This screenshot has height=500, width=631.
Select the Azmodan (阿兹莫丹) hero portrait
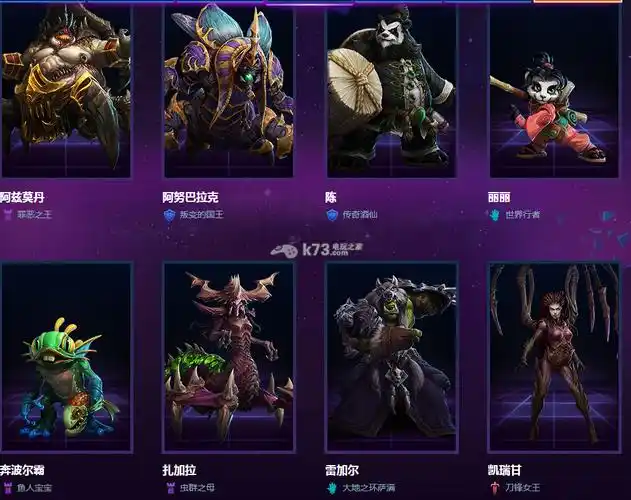[x=65, y=90]
